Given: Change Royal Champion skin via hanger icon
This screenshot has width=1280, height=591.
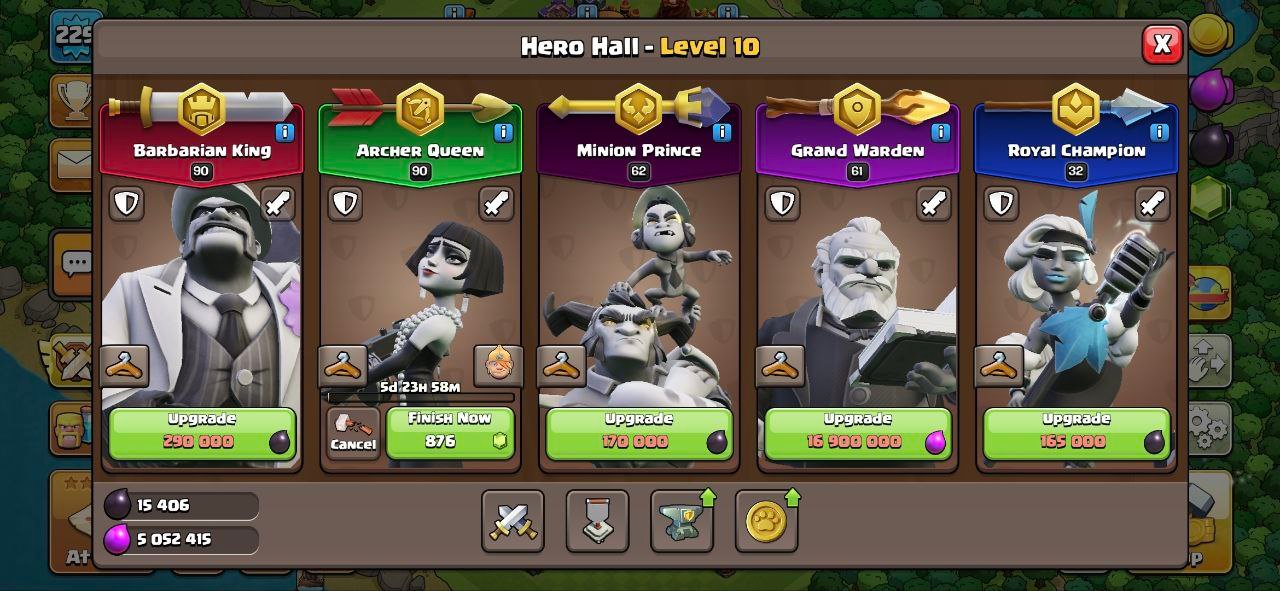Looking at the screenshot, I should 999,366.
